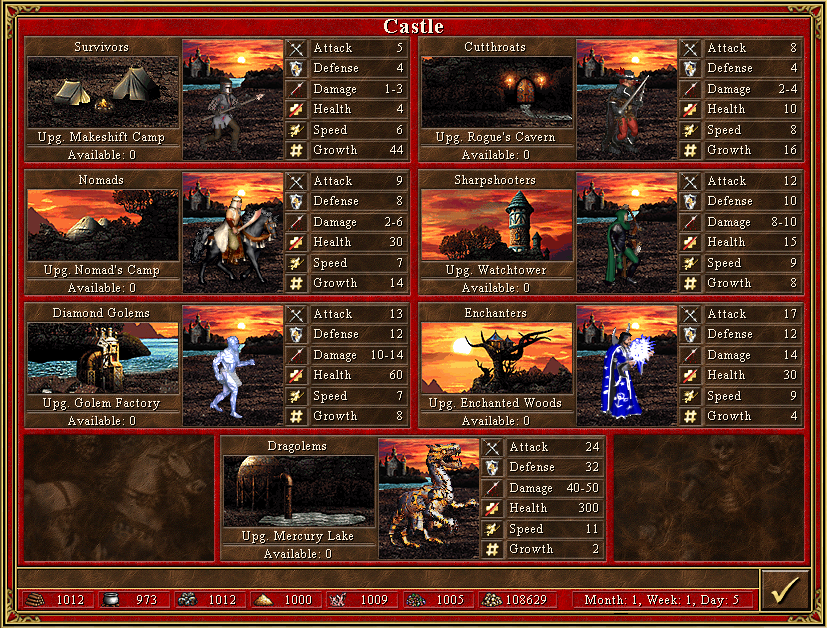Image resolution: width=827 pixels, height=628 pixels.
Task: Click the Watchtower dwelling picture
Action: click(497, 225)
